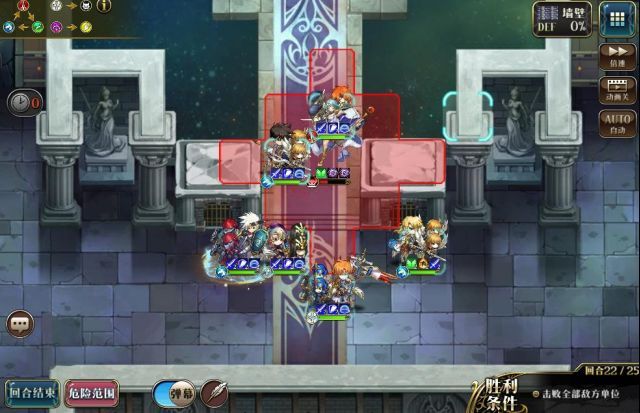
Task: Show the danger range (危险范围)
Action: [92, 394]
